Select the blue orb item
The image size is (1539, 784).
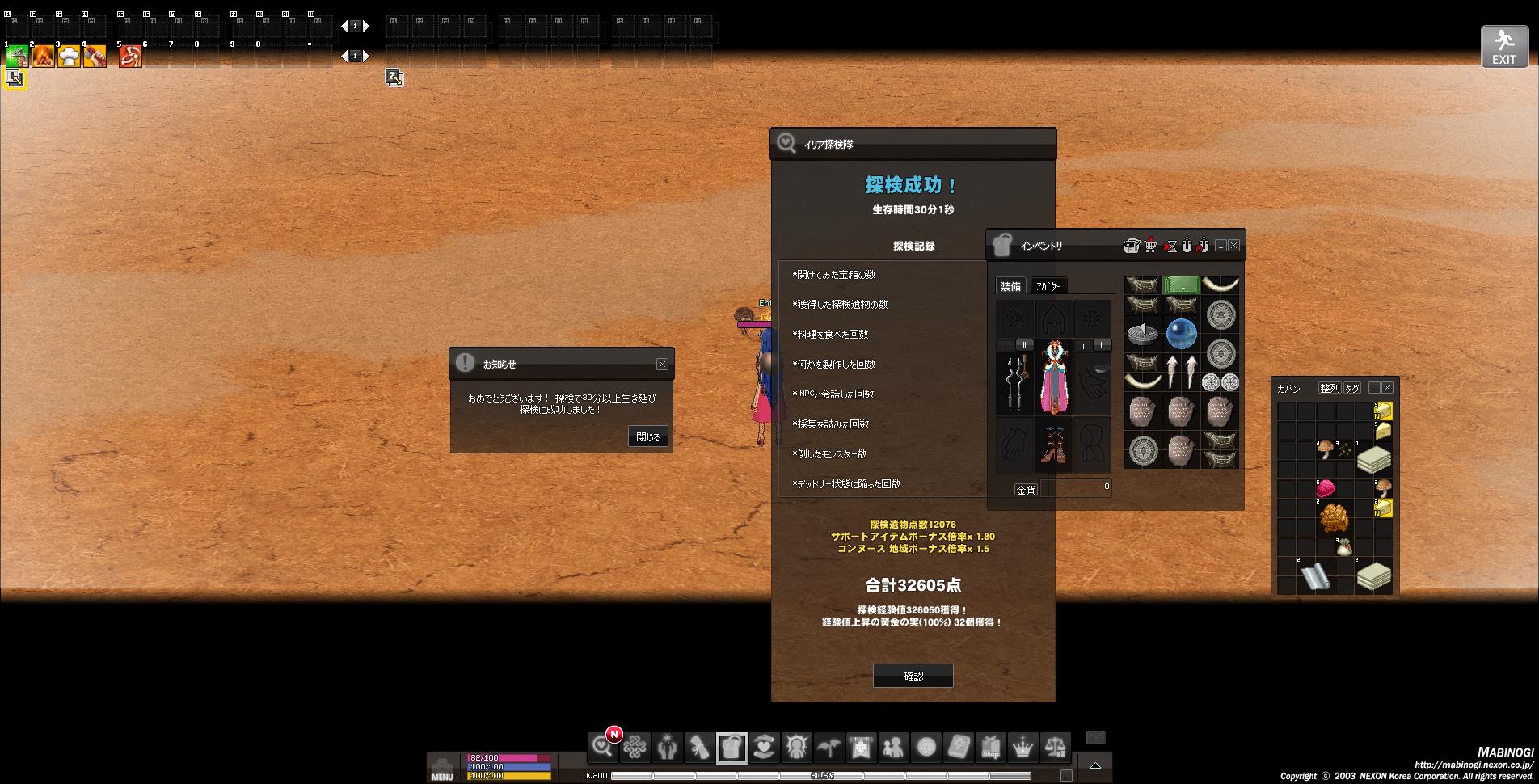1181,333
